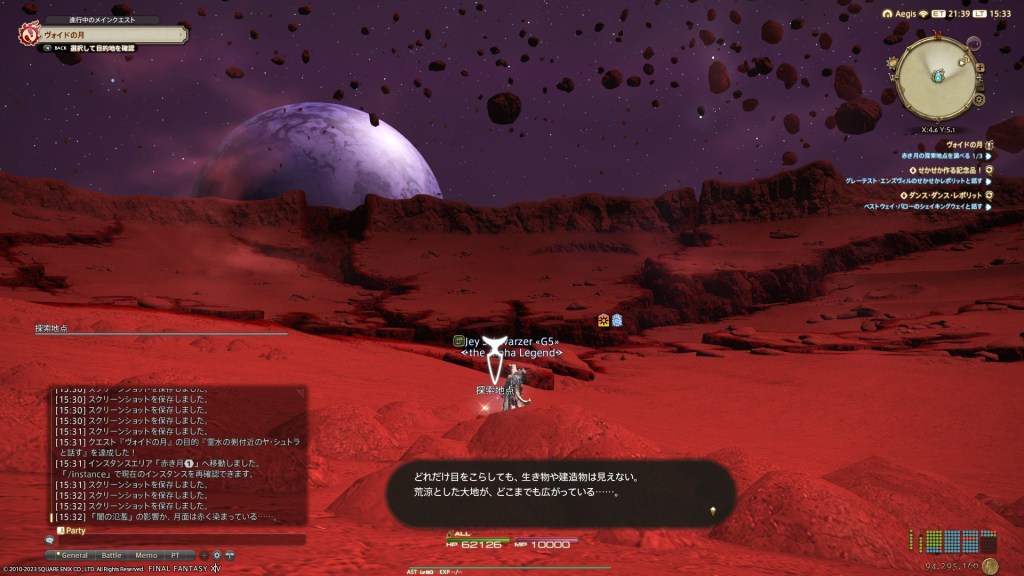The image size is (1024, 576).
Task: Click the Aegis server info icon
Action: [888, 12]
